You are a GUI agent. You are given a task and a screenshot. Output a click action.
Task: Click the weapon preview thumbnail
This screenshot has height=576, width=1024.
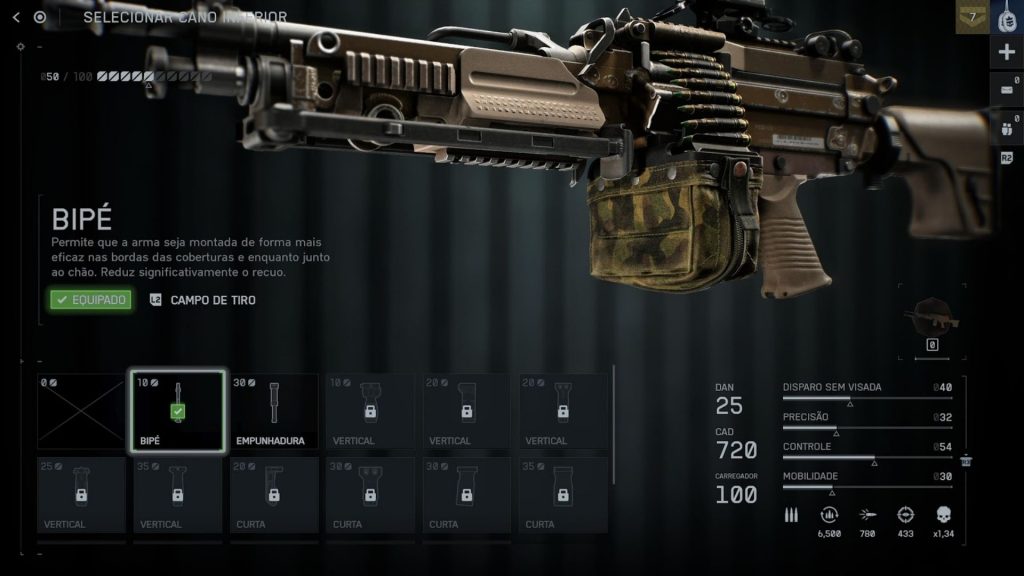(931, 319)
